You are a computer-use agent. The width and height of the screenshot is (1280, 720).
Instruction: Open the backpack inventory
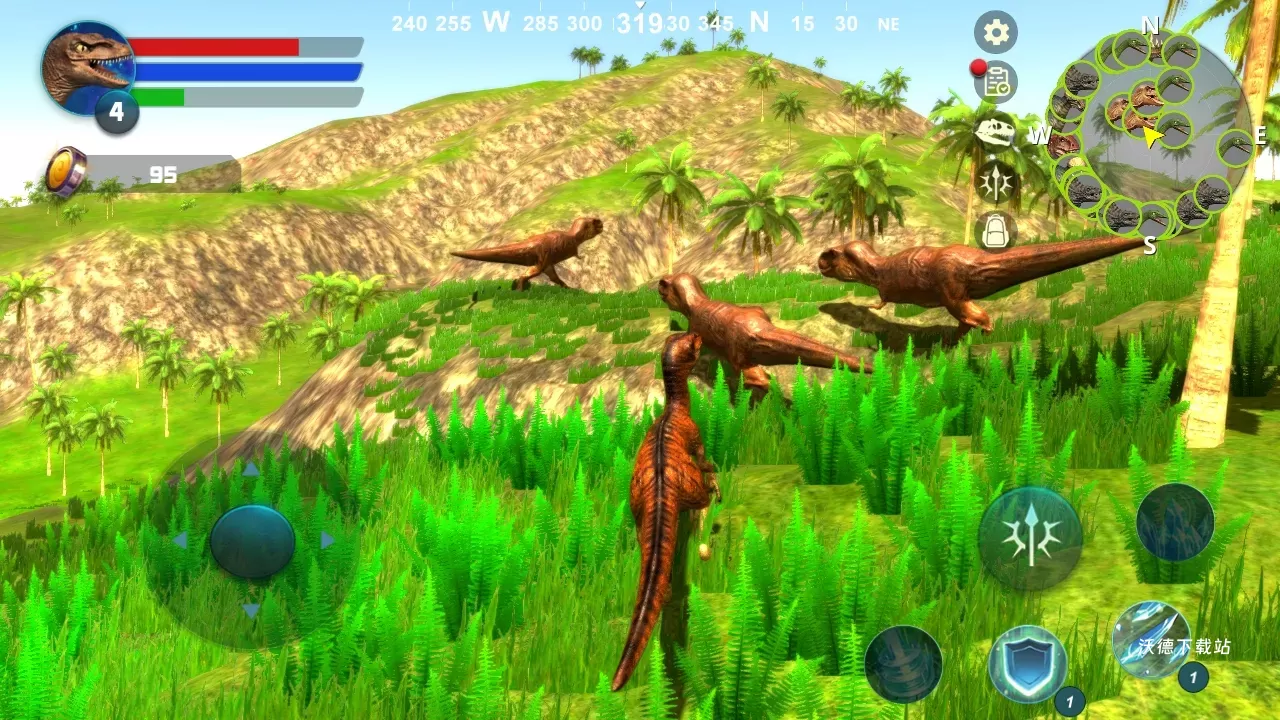click(x=995, y=230)
